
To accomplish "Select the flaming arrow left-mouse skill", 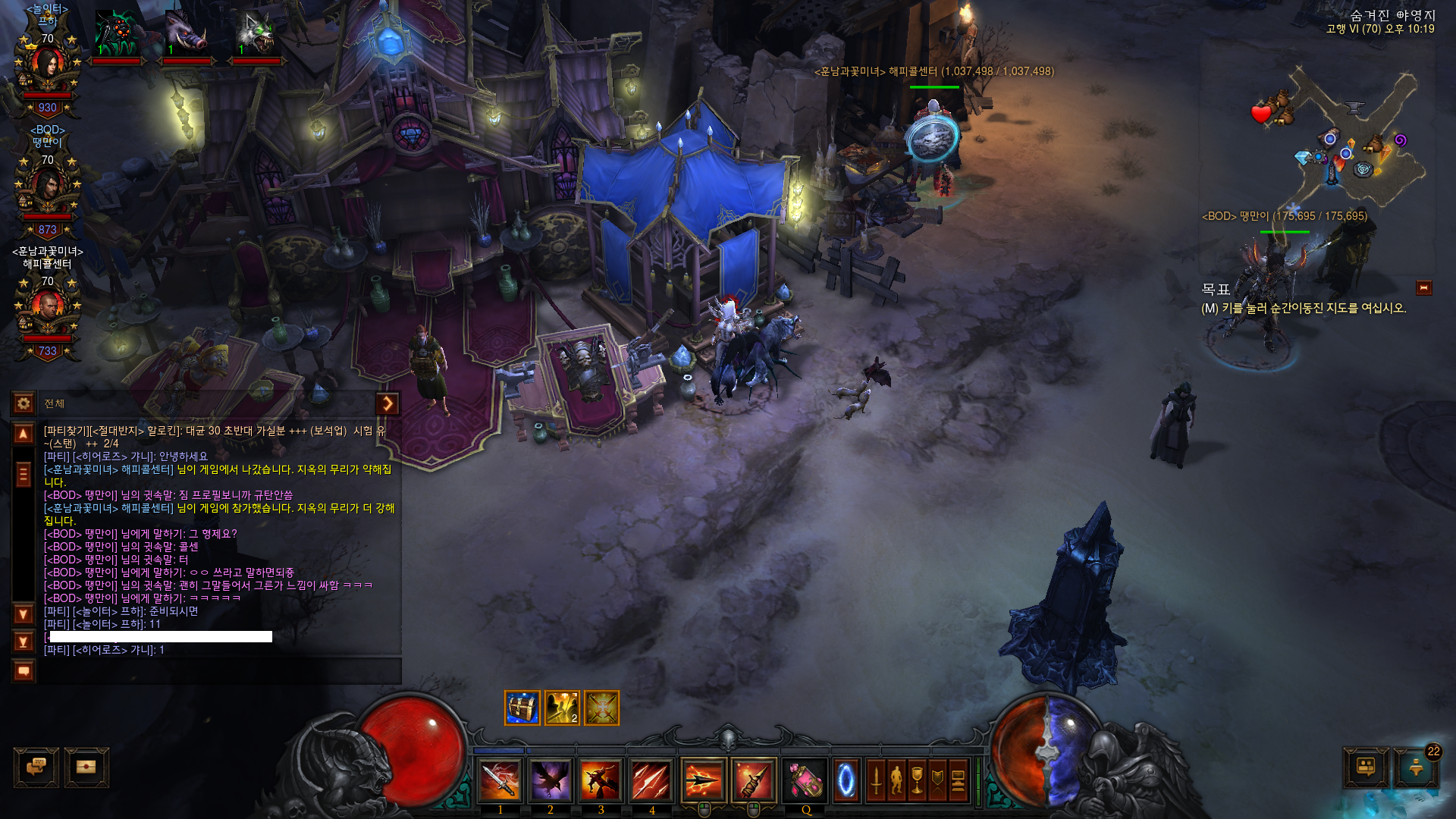I will click(703, 780).
